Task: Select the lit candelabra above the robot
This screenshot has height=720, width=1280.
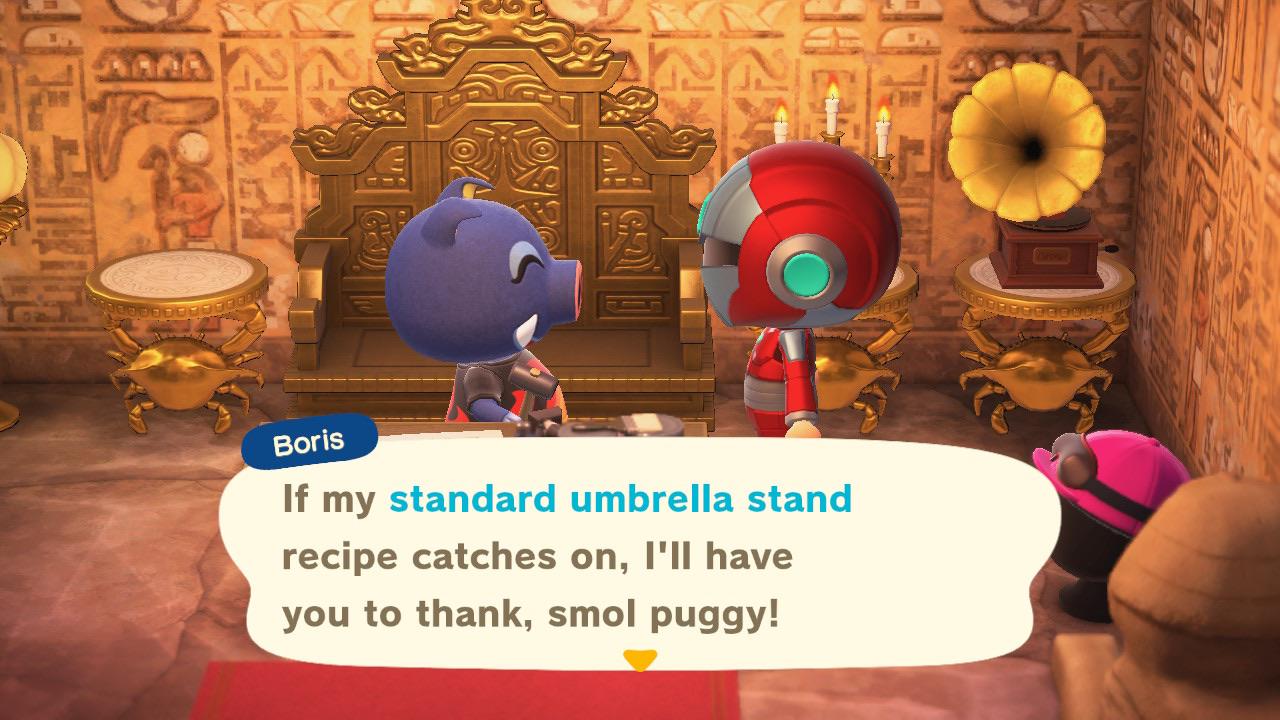Action: pos(830,120)
